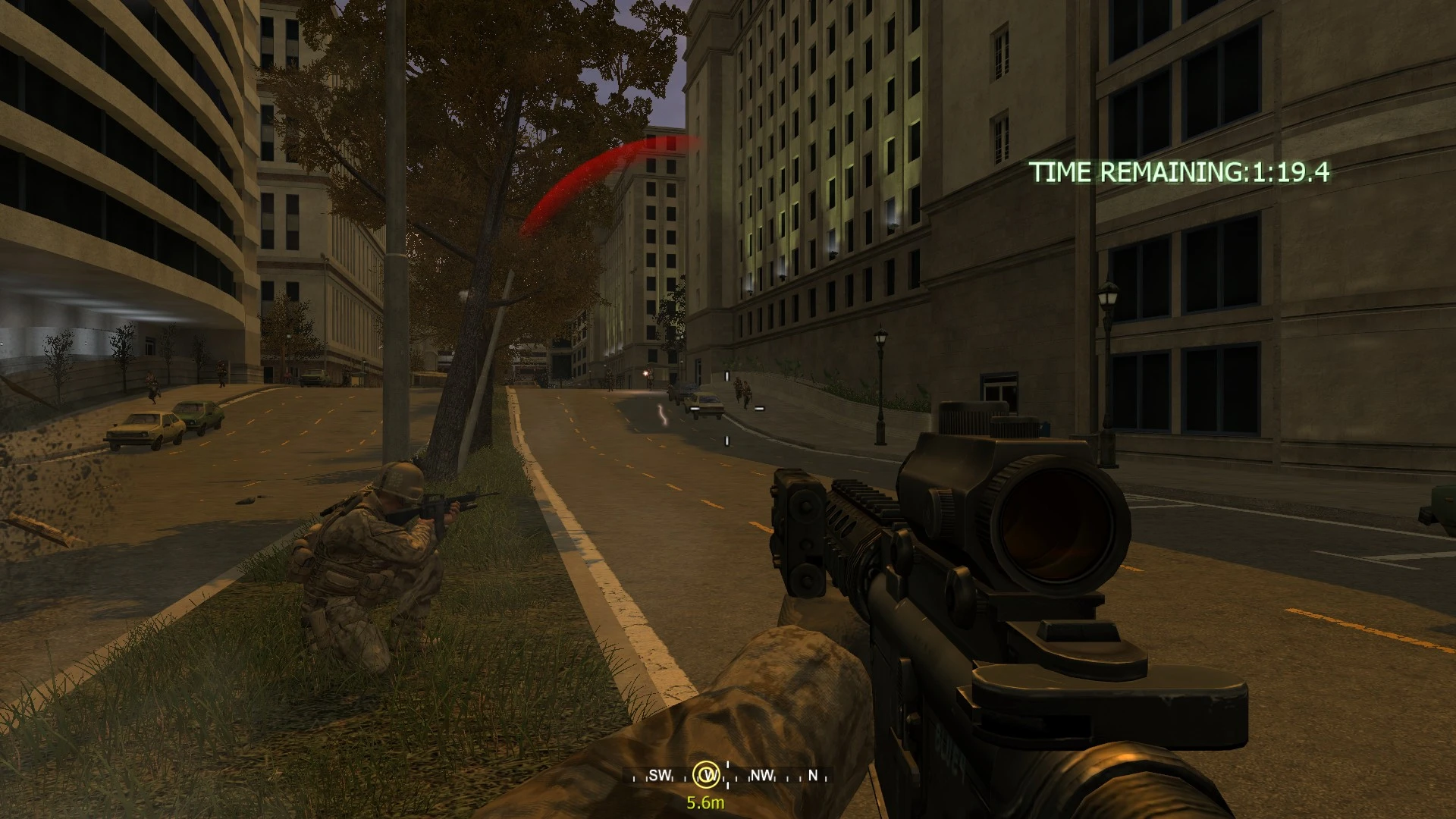Screen dimensions: 1456x819
Task: Click the top crosshair tick marker
Action: (x=726, y=375)
